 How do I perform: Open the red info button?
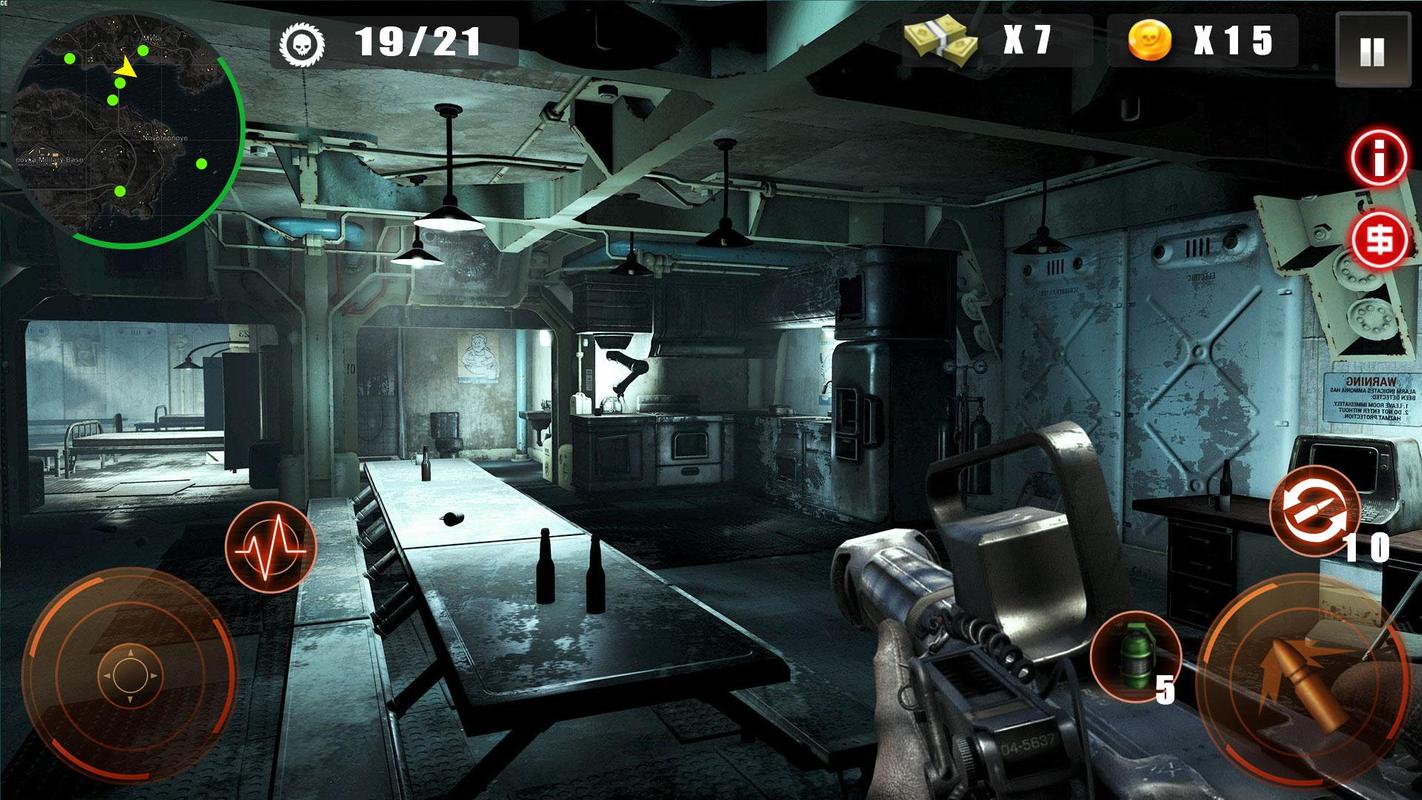pos(1378,158)
